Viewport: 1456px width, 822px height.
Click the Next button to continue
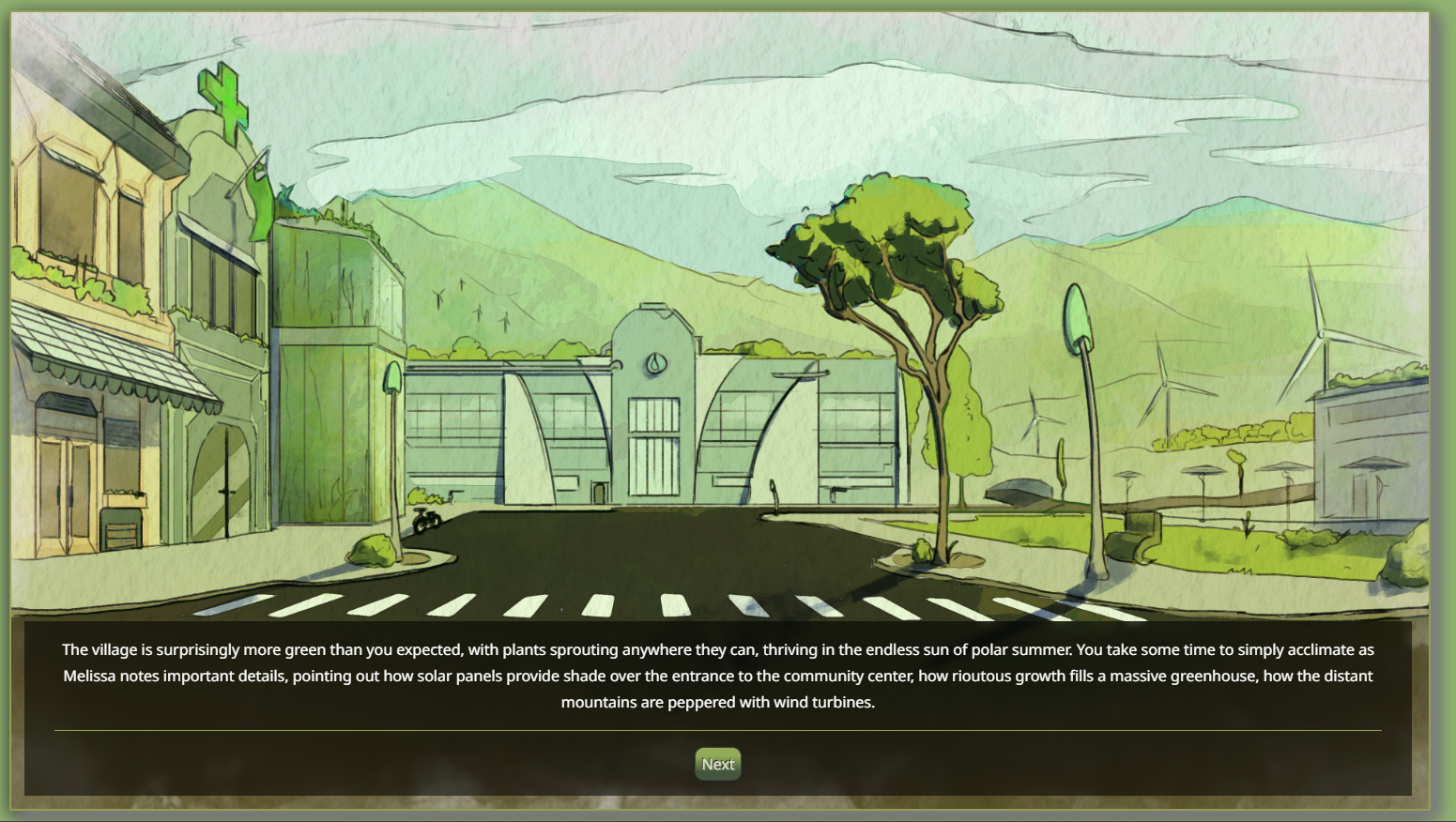click(718, 764)
